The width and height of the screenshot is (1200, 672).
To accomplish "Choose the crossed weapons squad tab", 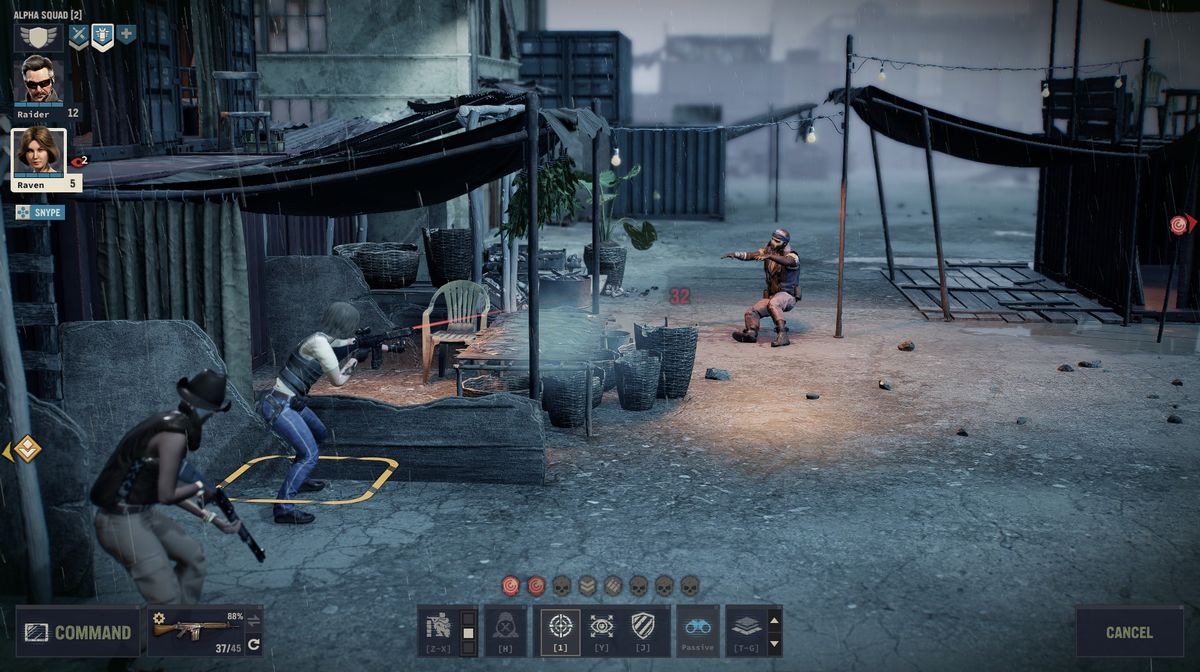I will pyautogui.click(x=78, y=36).
